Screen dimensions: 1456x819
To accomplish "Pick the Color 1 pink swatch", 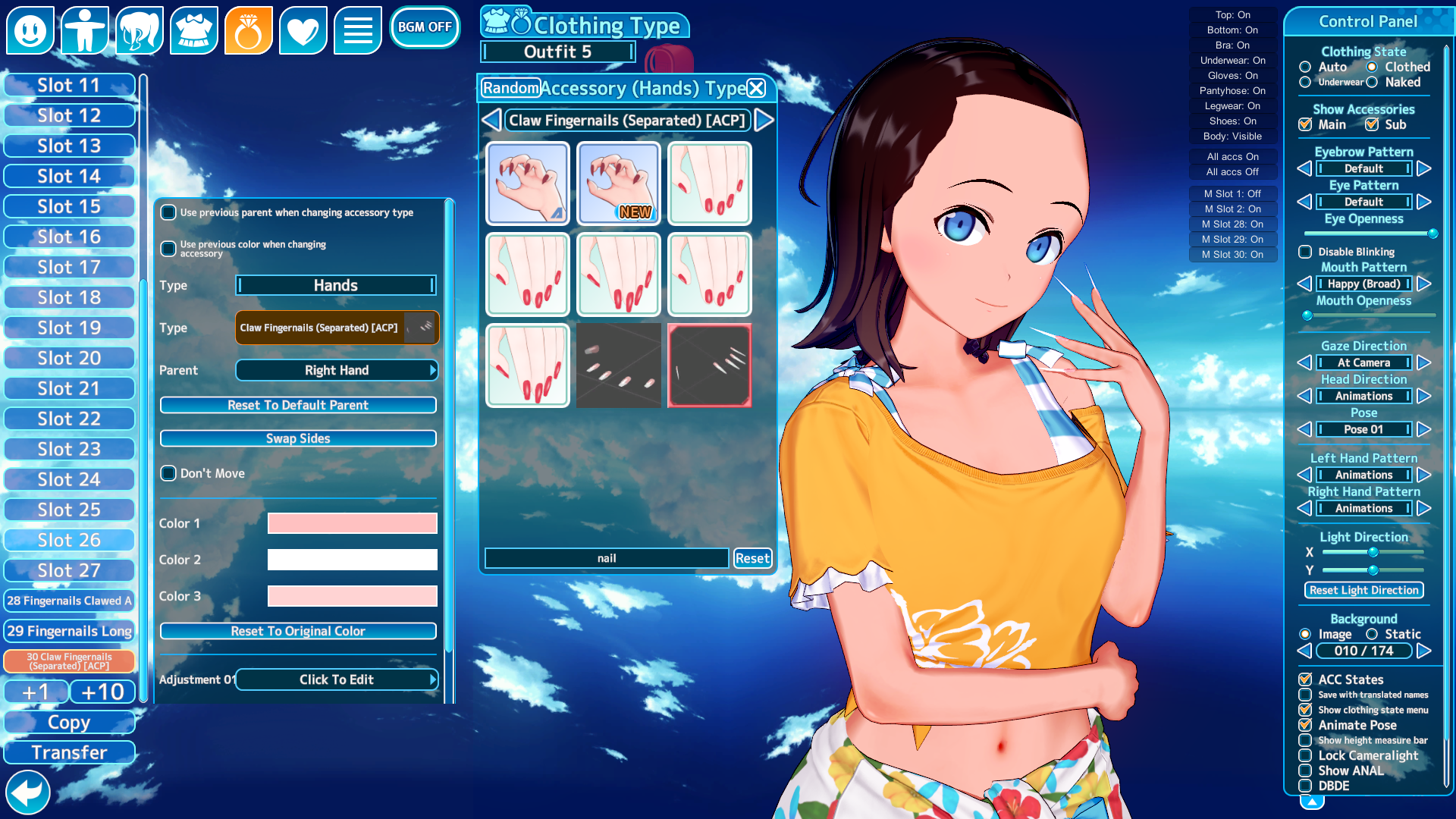I will click(352, 523).
